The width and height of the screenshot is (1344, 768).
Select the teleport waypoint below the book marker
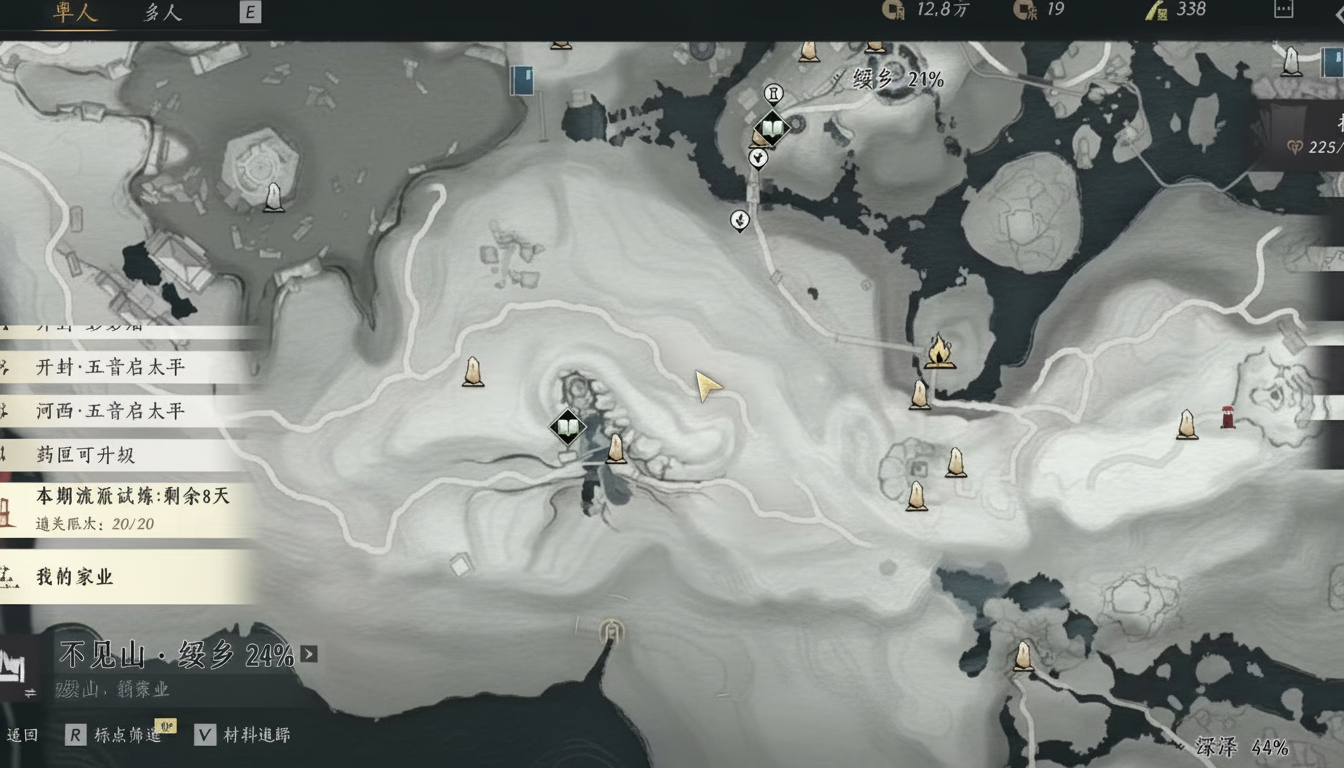tap(756, 158)
